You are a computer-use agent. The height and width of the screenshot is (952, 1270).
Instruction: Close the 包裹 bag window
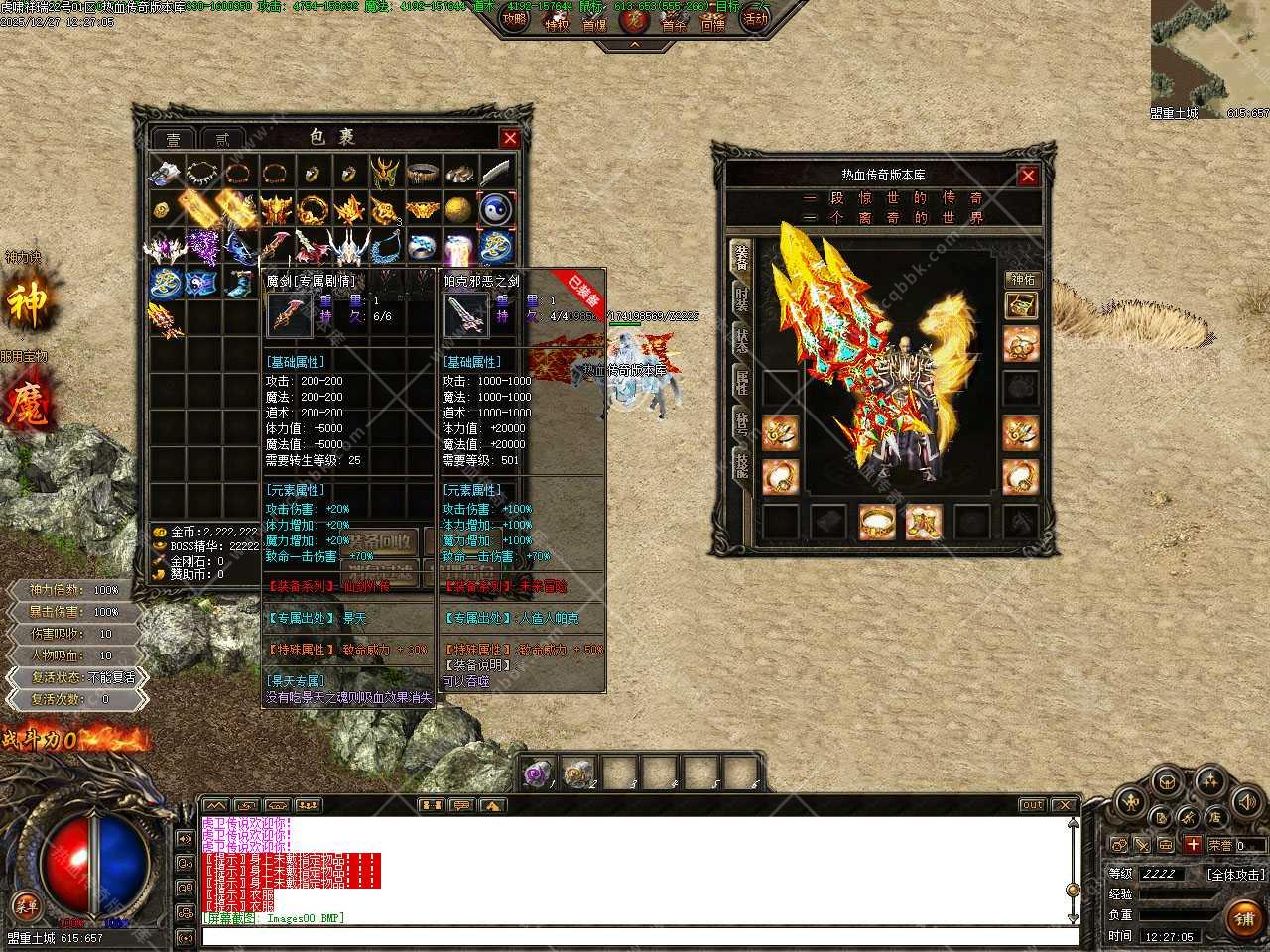(510, 138)
